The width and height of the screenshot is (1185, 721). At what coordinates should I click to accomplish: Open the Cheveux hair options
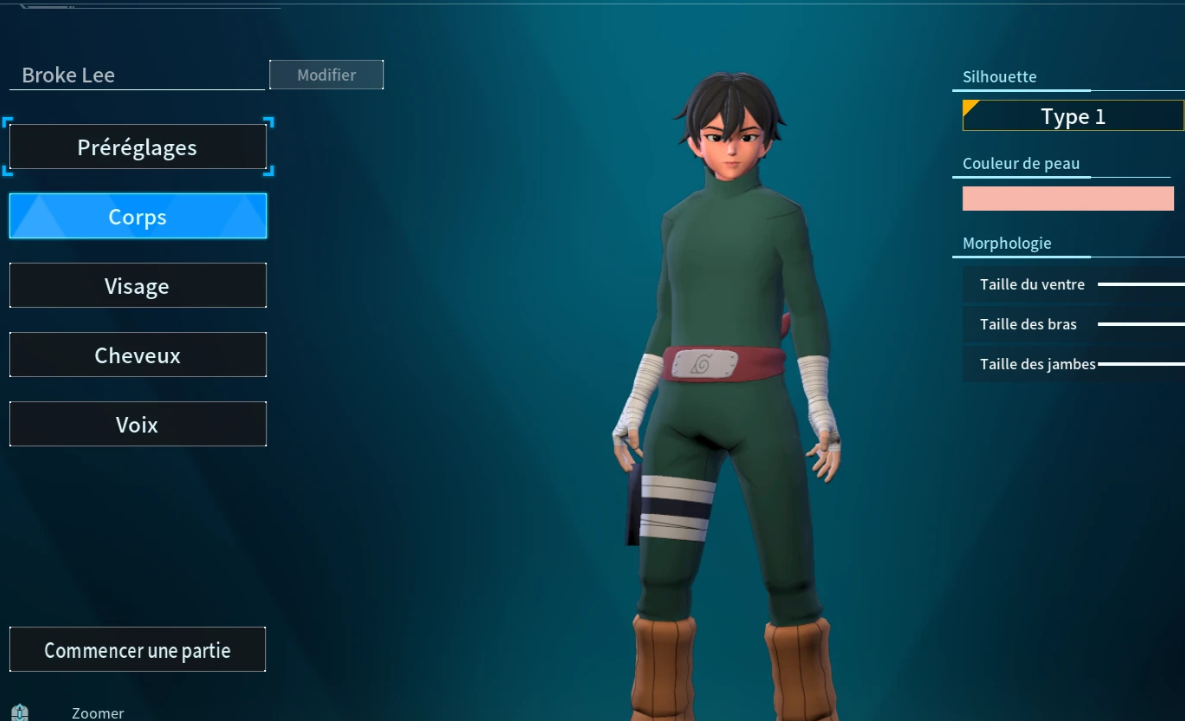click(138, 355)
